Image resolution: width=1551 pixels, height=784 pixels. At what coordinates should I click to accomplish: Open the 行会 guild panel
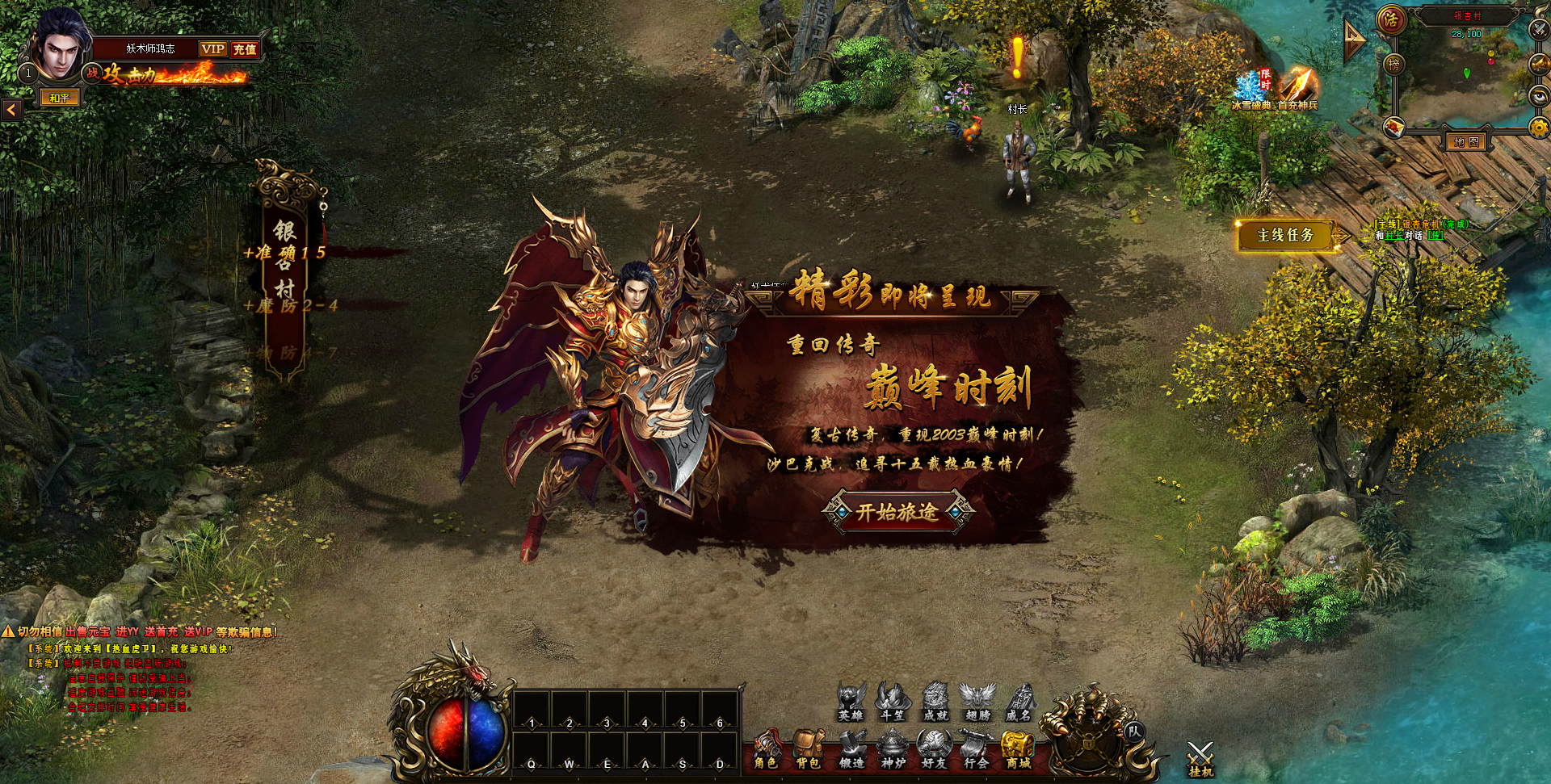pyautogui.click(x=976, y=750)
